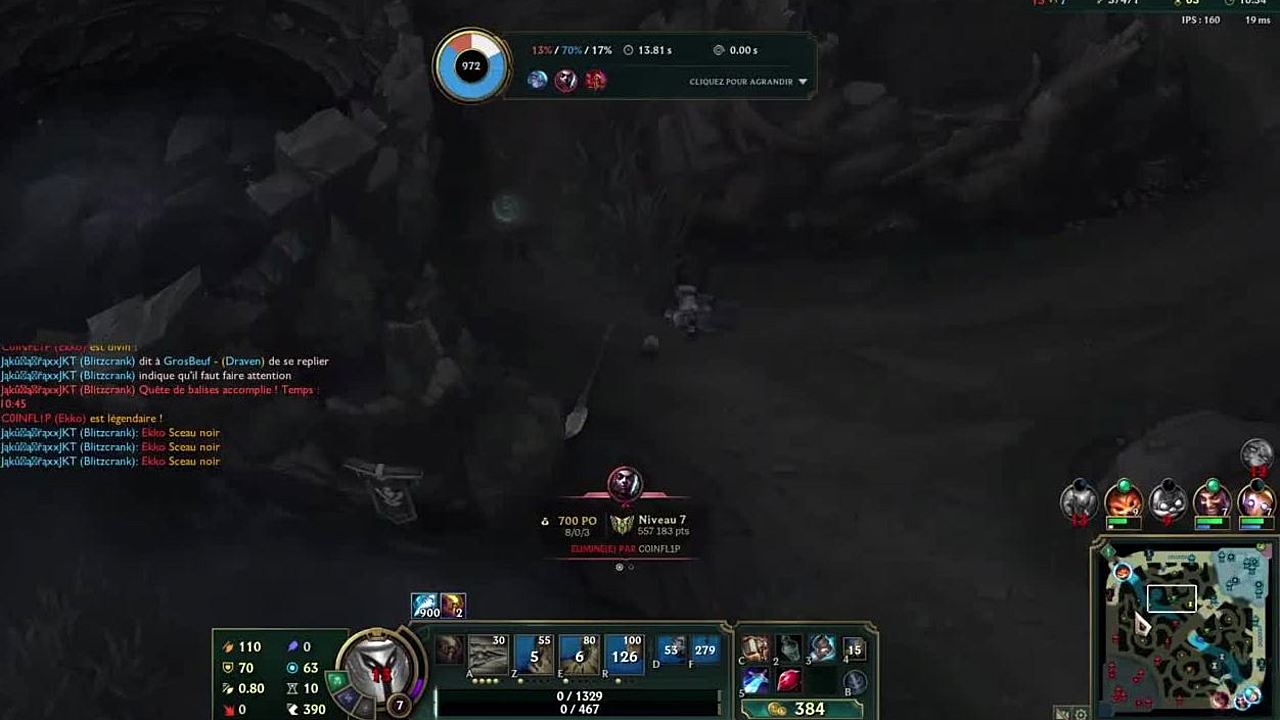This screenshot has width=1280, height=720.
Task: Select the fiery orange ally portrait
Action: pos(1123,499)
